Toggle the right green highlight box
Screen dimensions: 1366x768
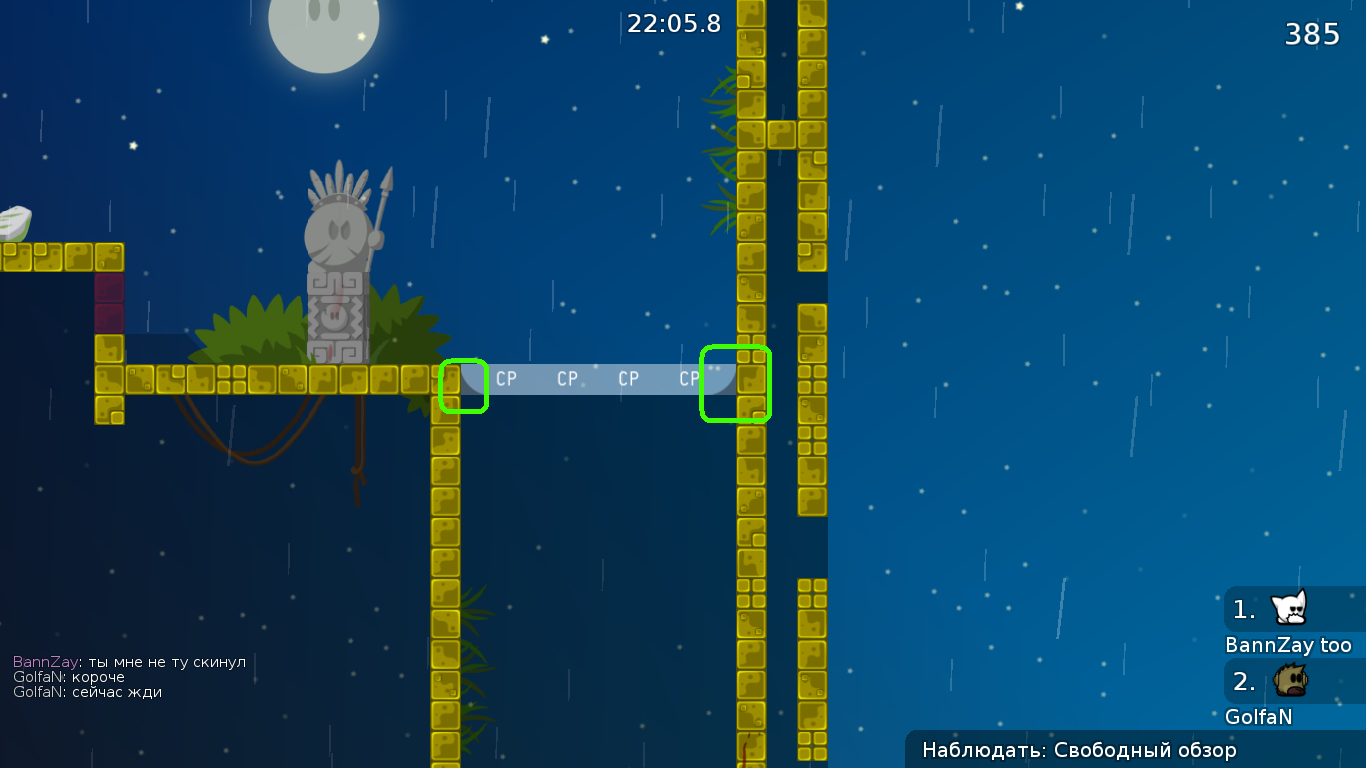(x=736, y=385)
